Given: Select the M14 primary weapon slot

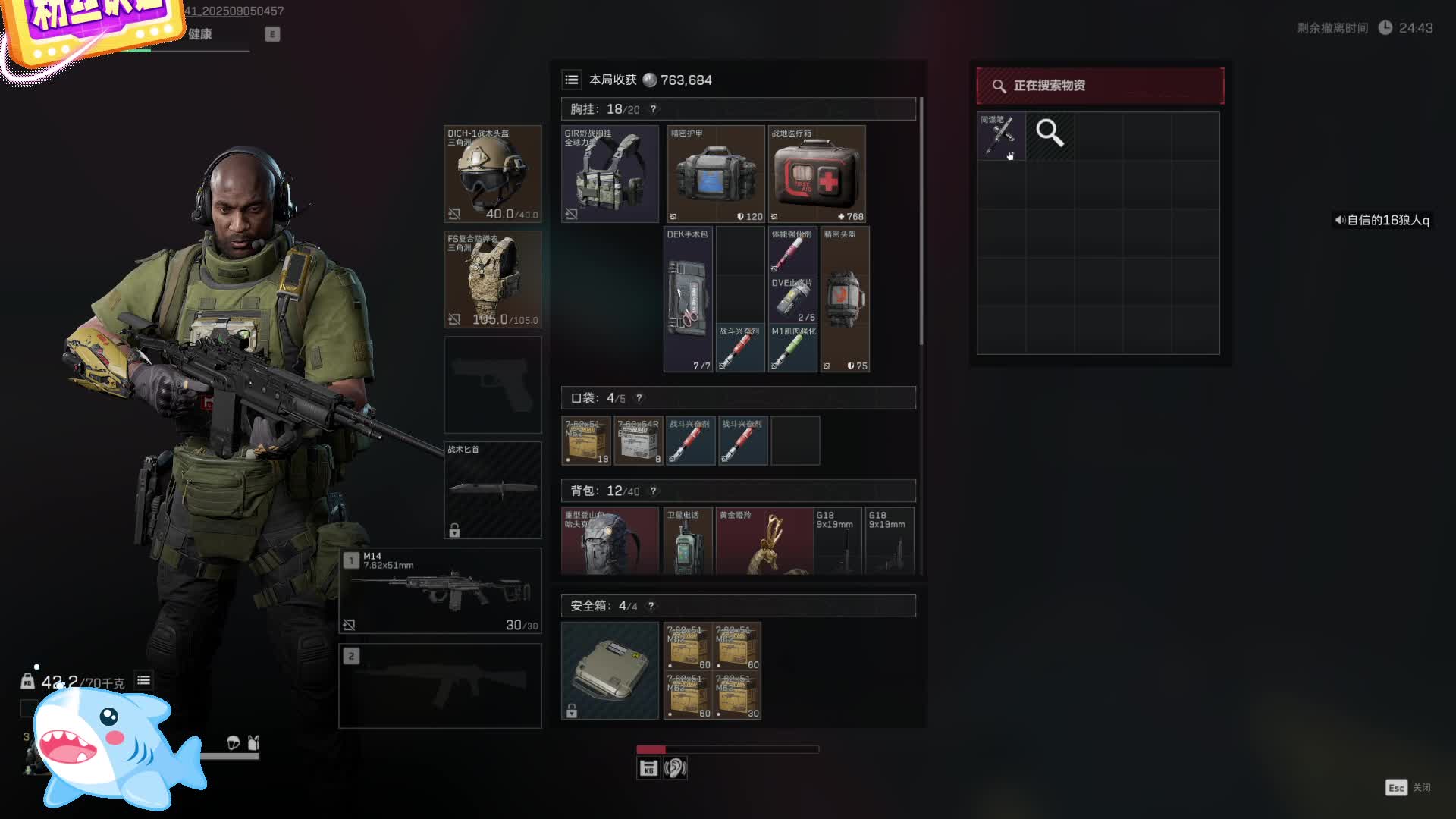Looking at the screenshot, I should pyautogui.click(x=440, y=590).
